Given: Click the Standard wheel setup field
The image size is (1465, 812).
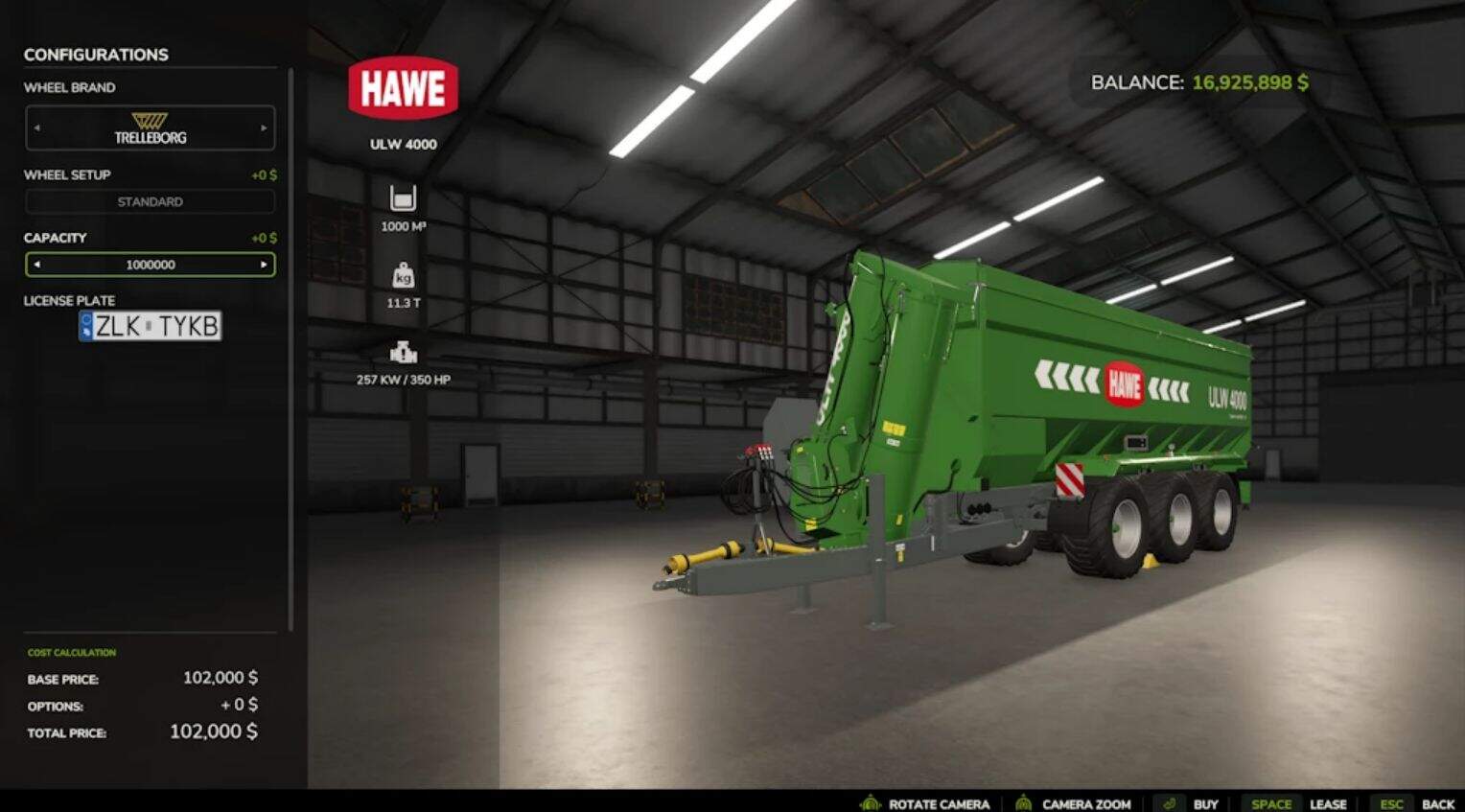Looking at the screenshot, I should 151,202.
